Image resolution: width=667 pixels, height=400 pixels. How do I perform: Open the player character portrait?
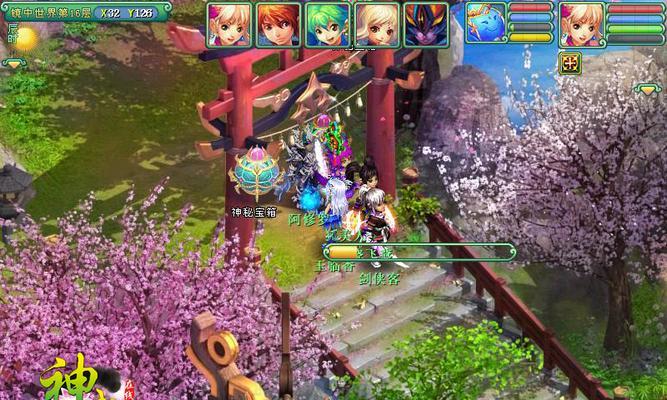[580, 24]
